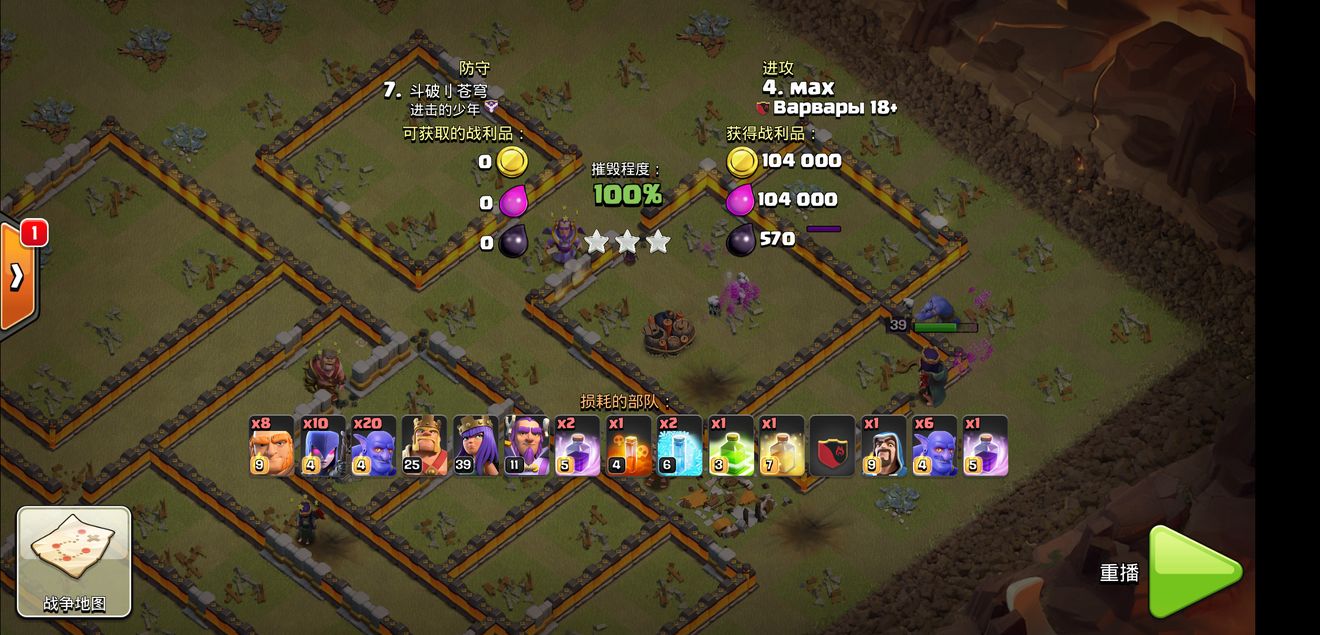The width and height of the screenshot is (1320, 635).
Task: Select the Archer Queen hero card
Action: (x=475, y=446)
